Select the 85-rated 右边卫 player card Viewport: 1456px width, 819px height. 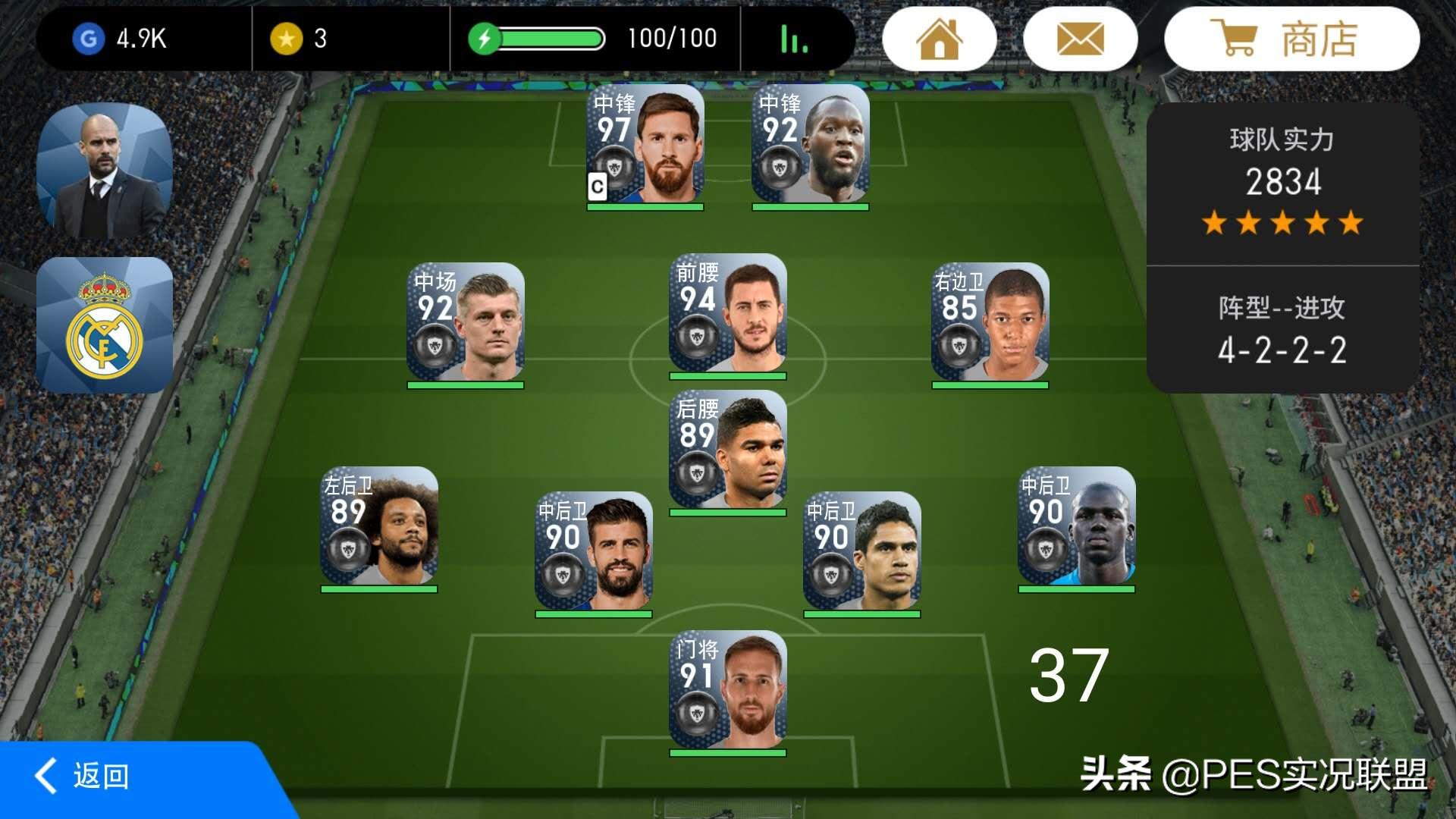990,323
